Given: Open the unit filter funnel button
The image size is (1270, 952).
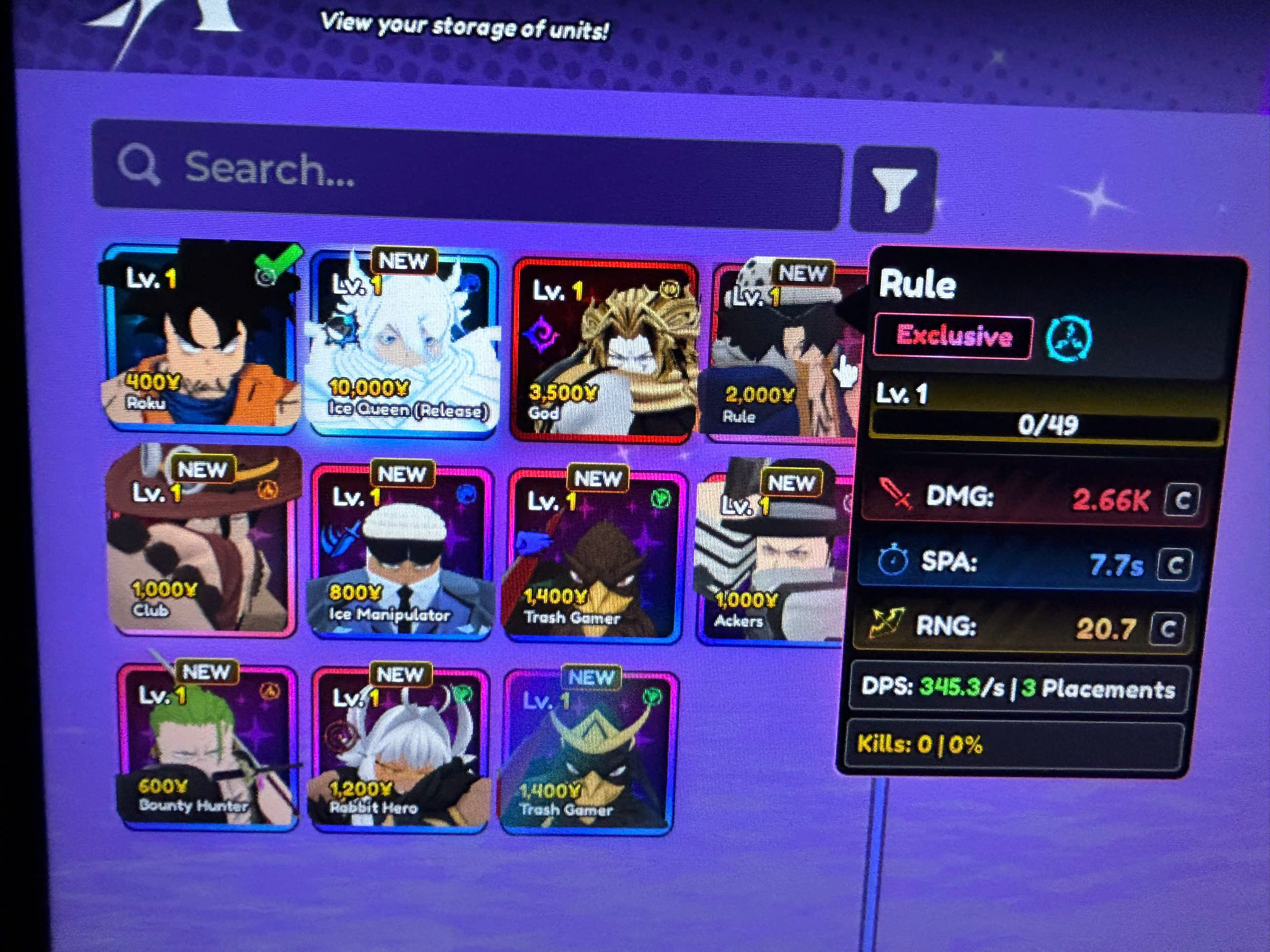Looking at the screenshot, I should coord(893,188).
